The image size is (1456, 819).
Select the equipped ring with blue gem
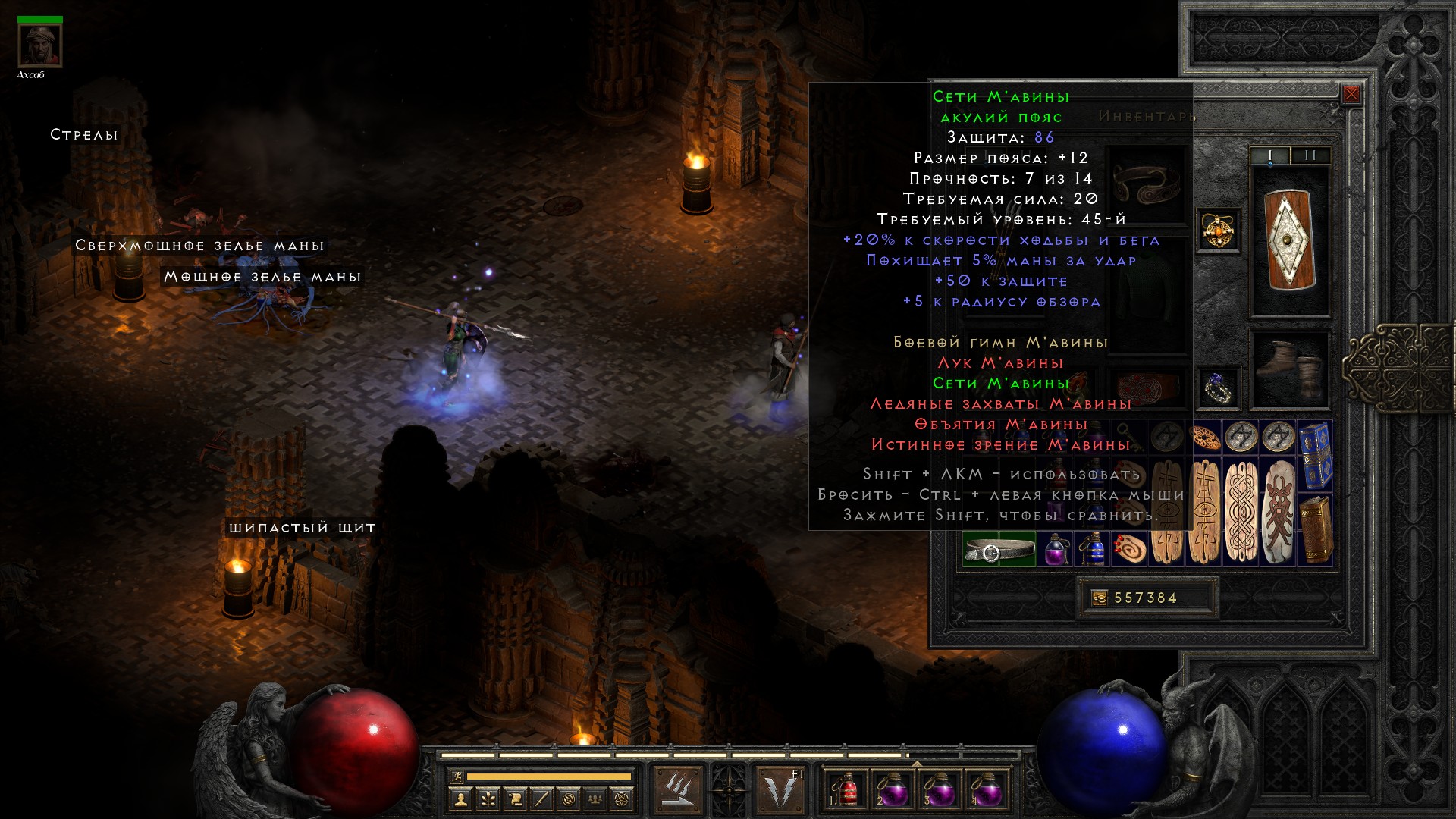click(x=1219, y=388)
